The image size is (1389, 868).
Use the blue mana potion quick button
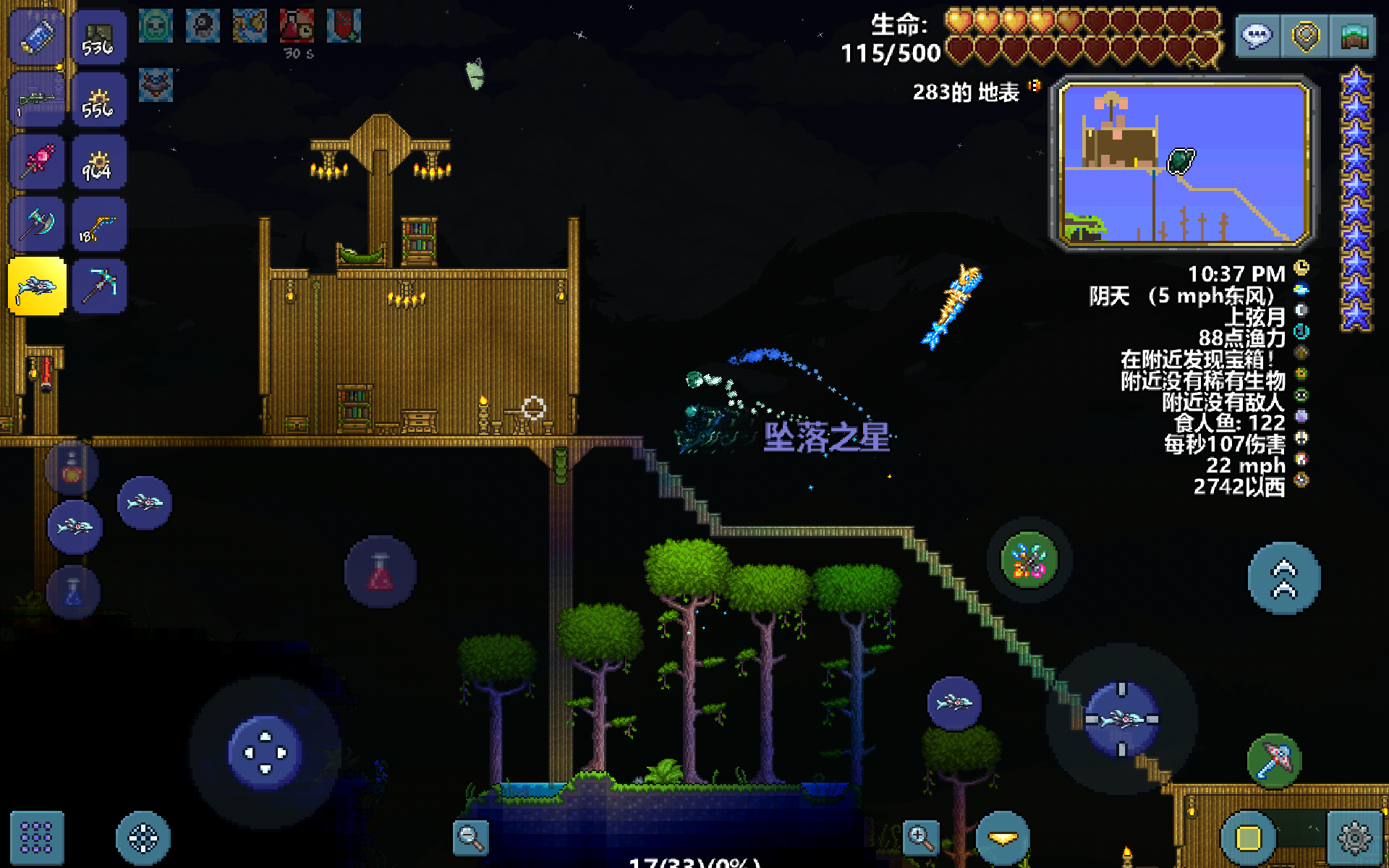73,592
